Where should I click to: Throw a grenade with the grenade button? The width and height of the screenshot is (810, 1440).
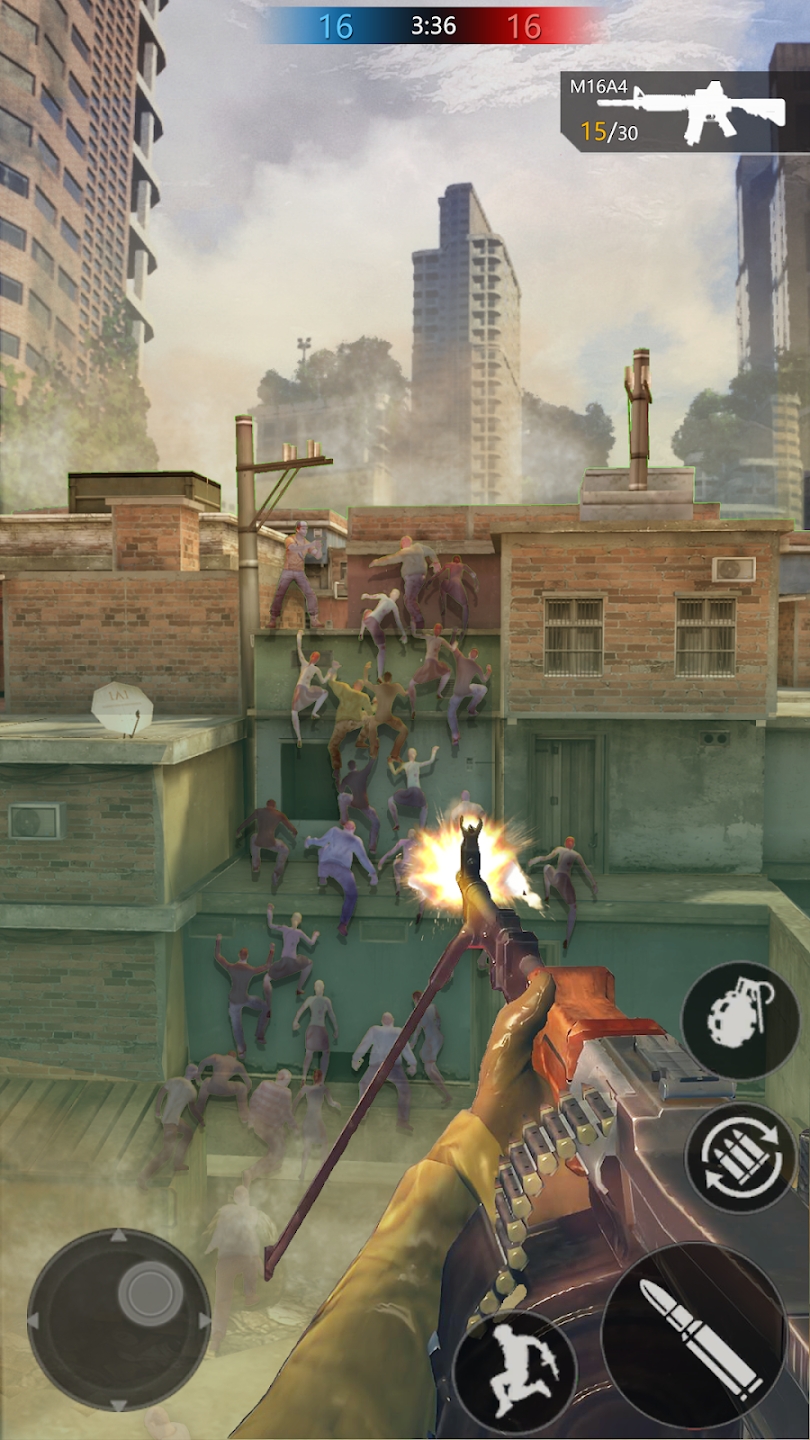[x=741, y=1019]
